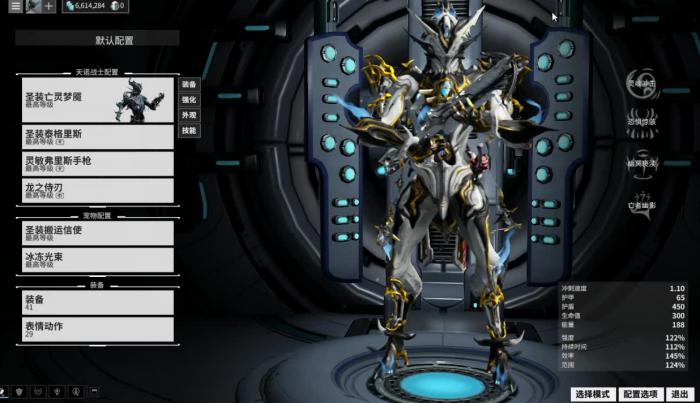Select the 灵敏弗里斯手枪 secondary weapon slot

pyautogui.click(x=97, y=163)
